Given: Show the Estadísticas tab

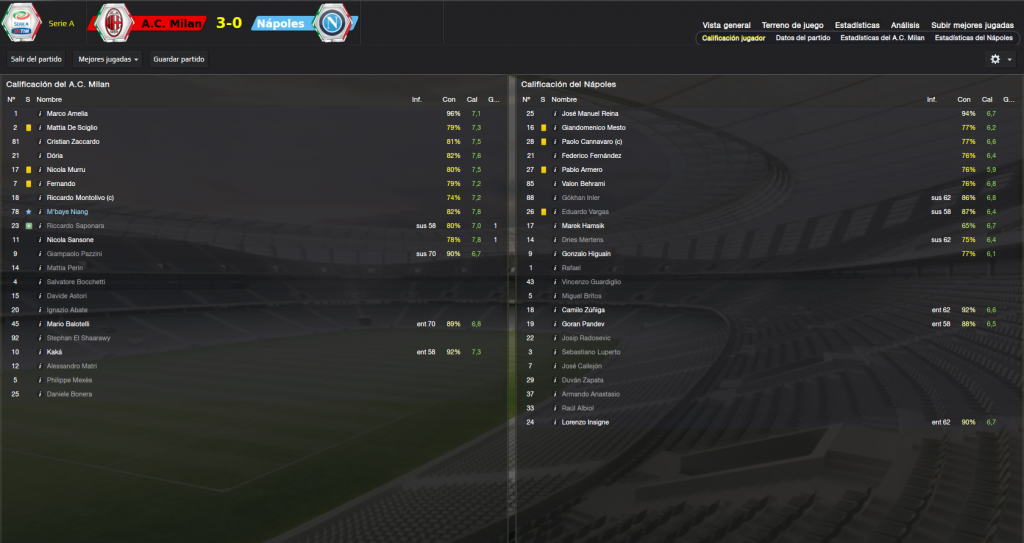Looking at the screenshot, I should click(x=858, y=25).
